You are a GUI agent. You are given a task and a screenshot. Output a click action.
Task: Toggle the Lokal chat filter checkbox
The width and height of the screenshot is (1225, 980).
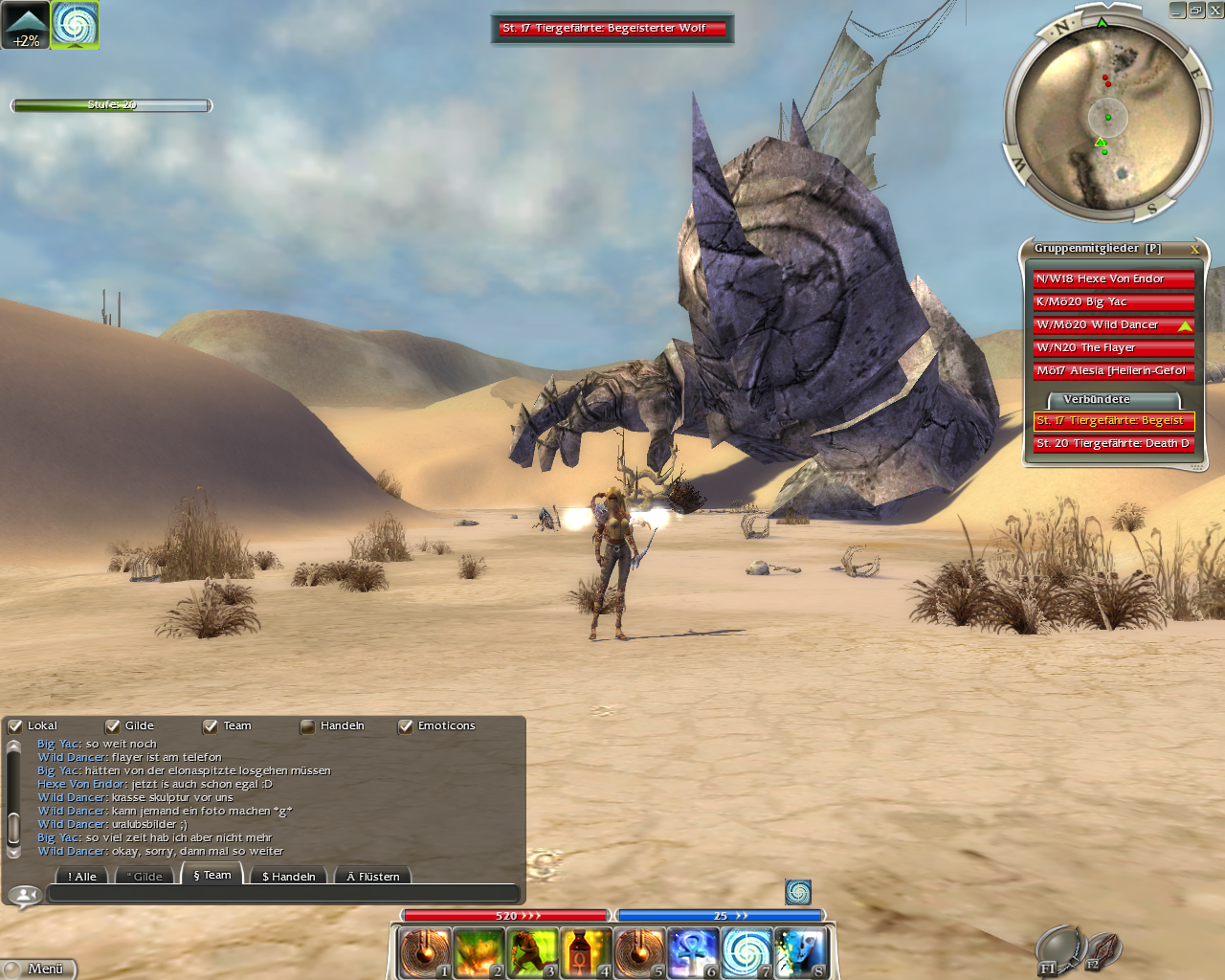point(15,726)
